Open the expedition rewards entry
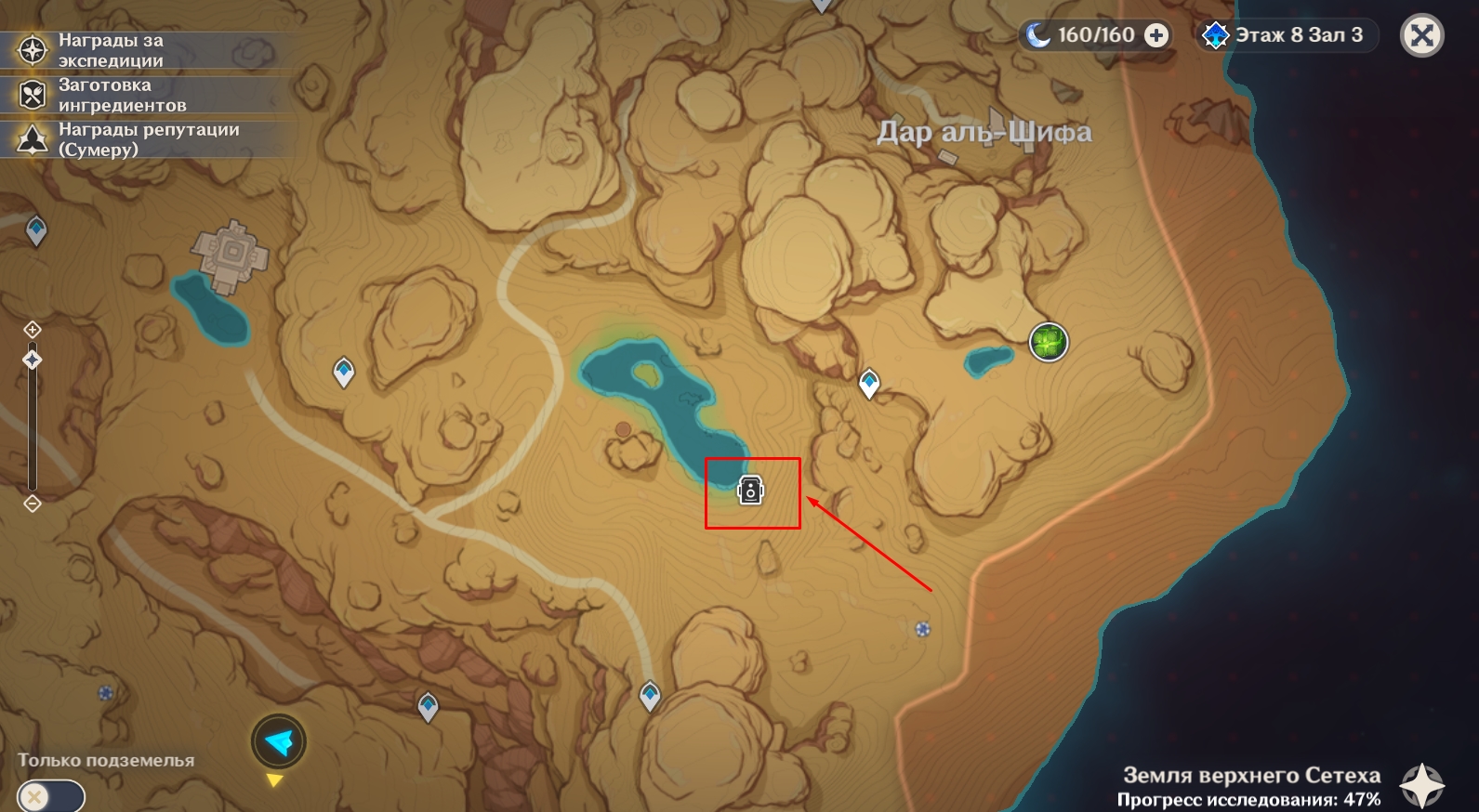Screen dimensions: 1479x812 pos(110,50)
